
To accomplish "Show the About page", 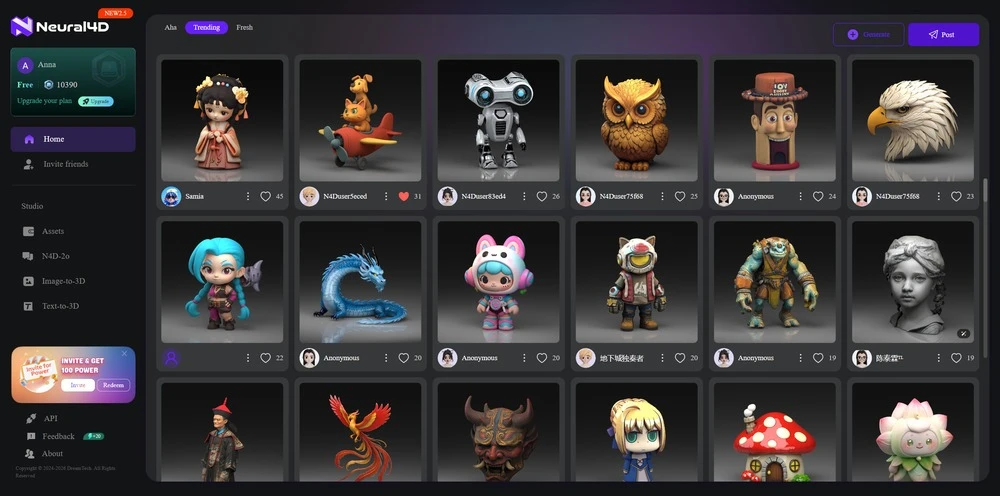I will point(52,454).
